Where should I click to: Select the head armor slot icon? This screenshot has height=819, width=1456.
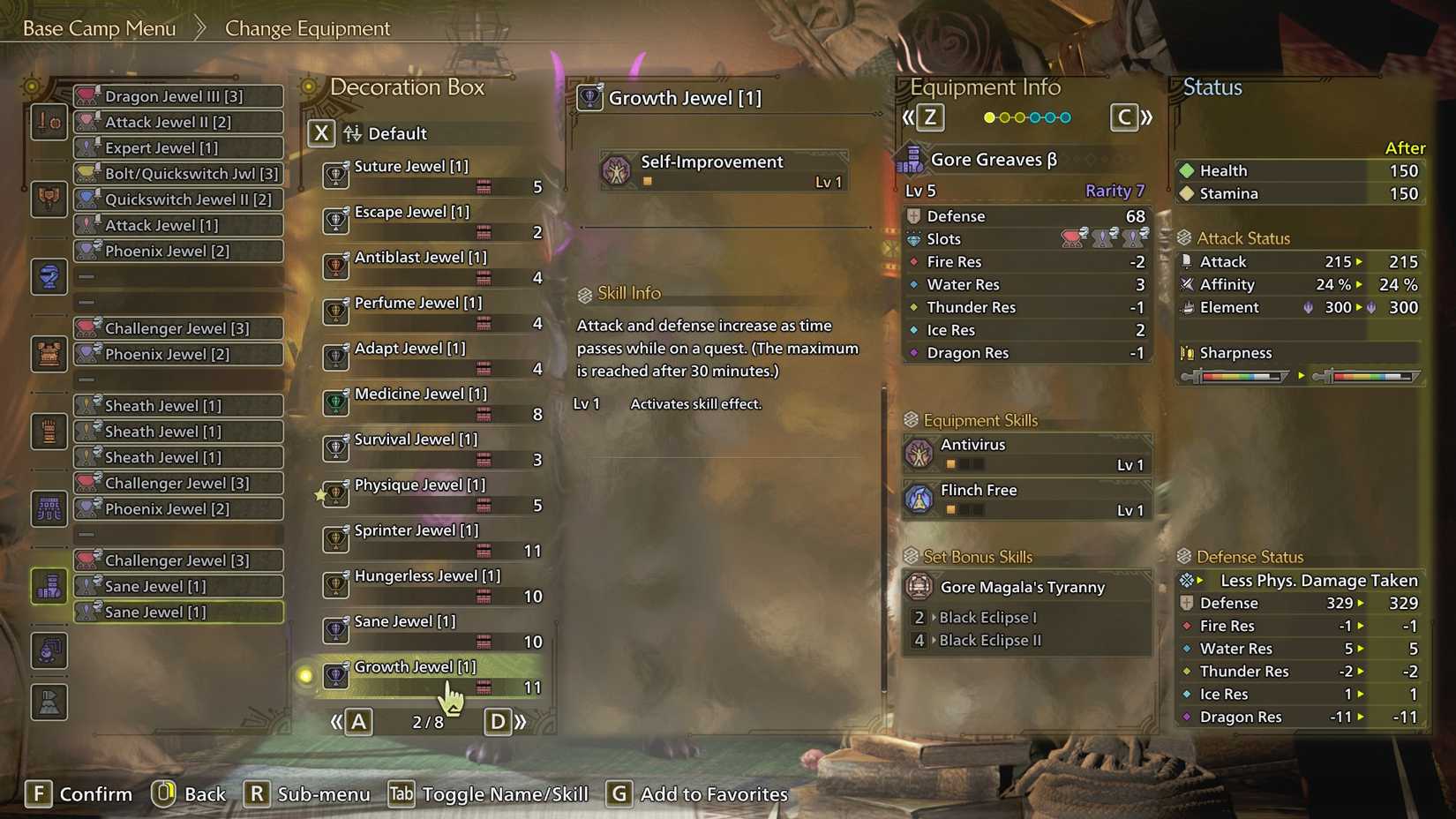[x=49, y=276]
